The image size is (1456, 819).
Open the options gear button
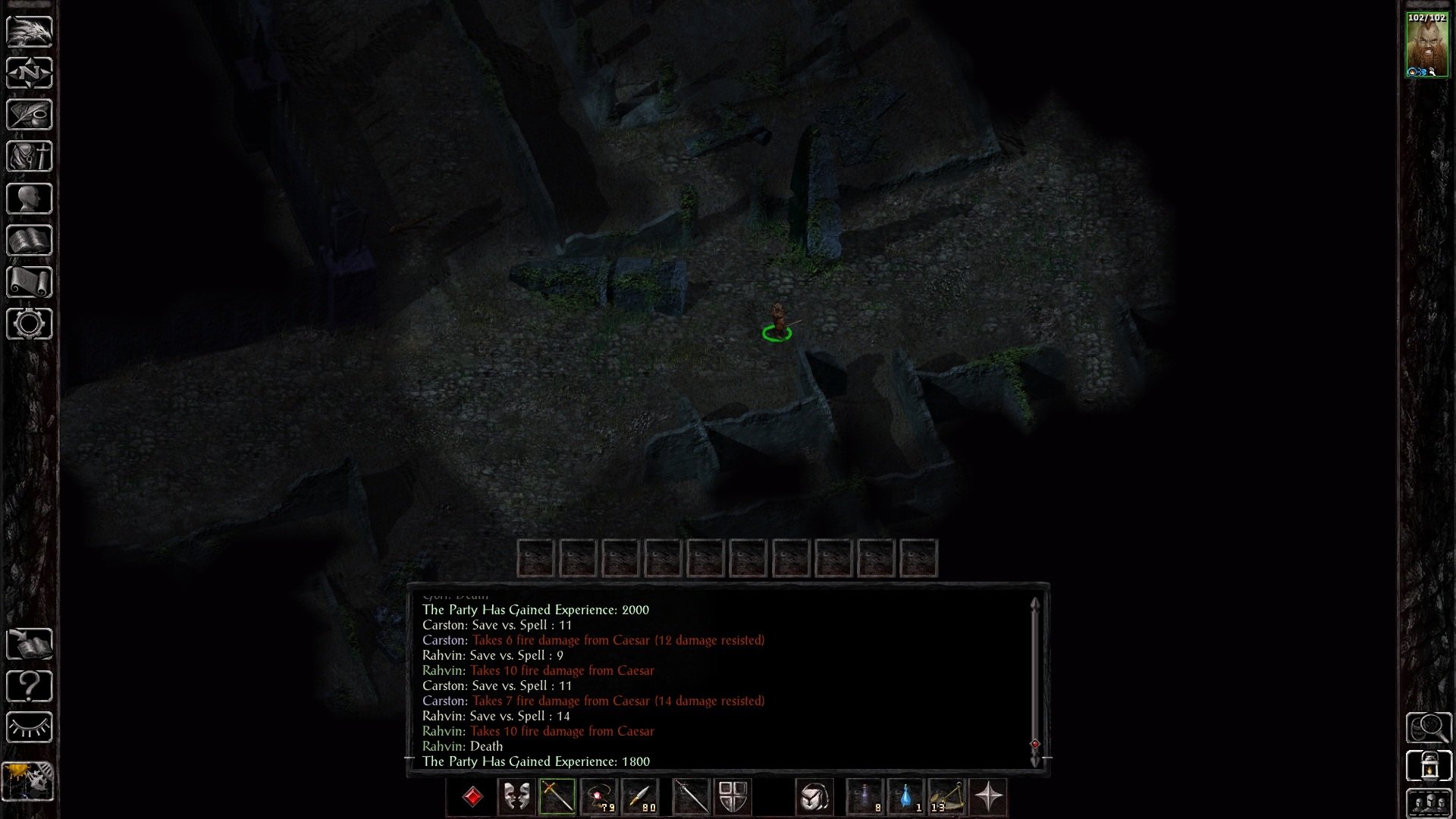[30, 324]
